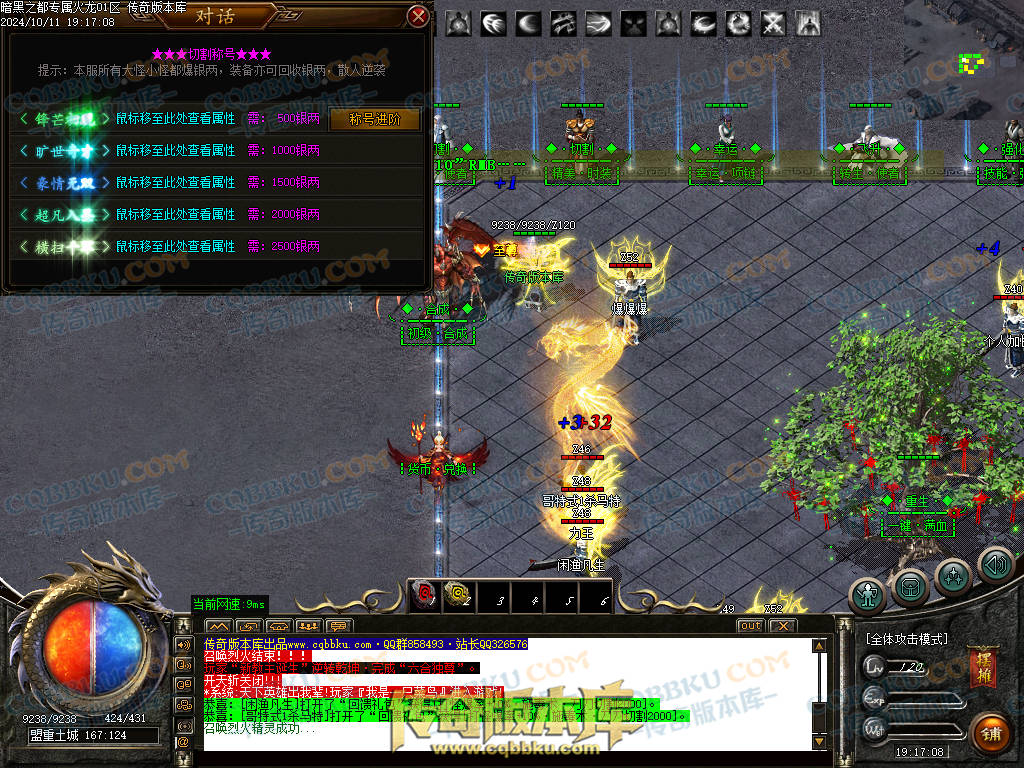Screen dimensions: 1024x768
Task: Pick the 超凡入圣 title for 2000 silver
Action: [x=64, y=215]
